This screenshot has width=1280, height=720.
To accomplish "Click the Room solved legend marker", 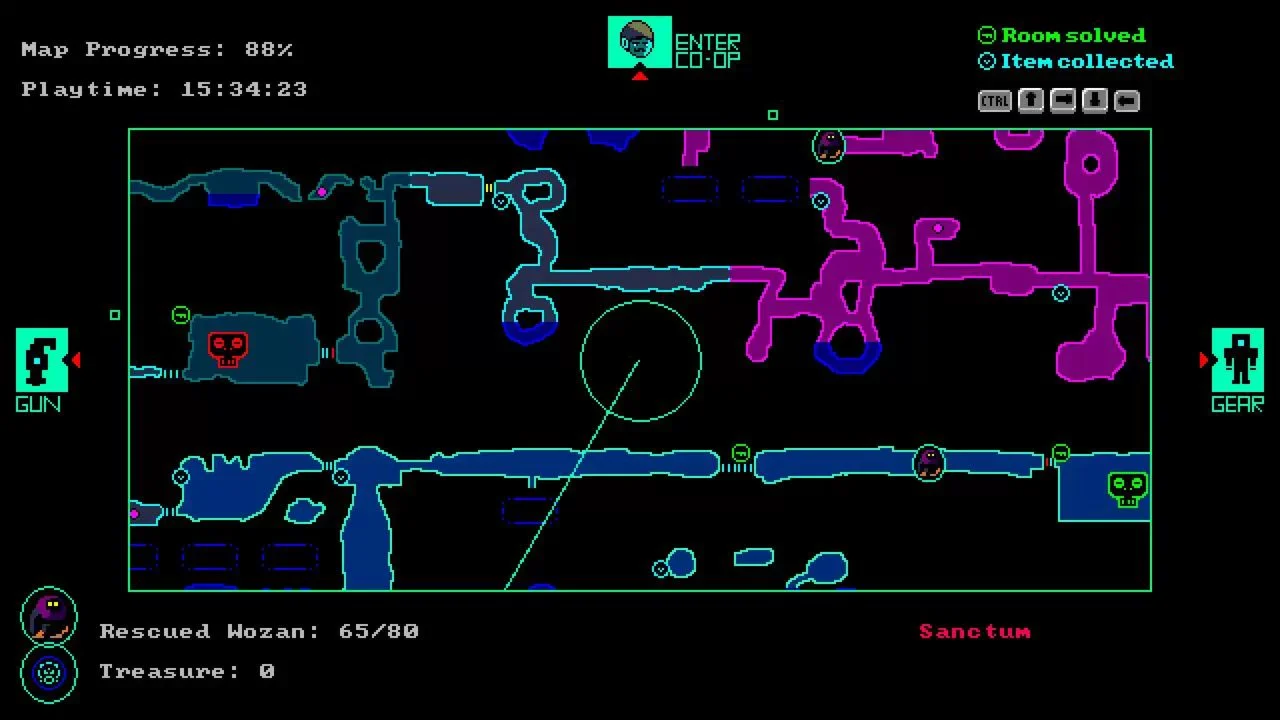I will point(986,35).
